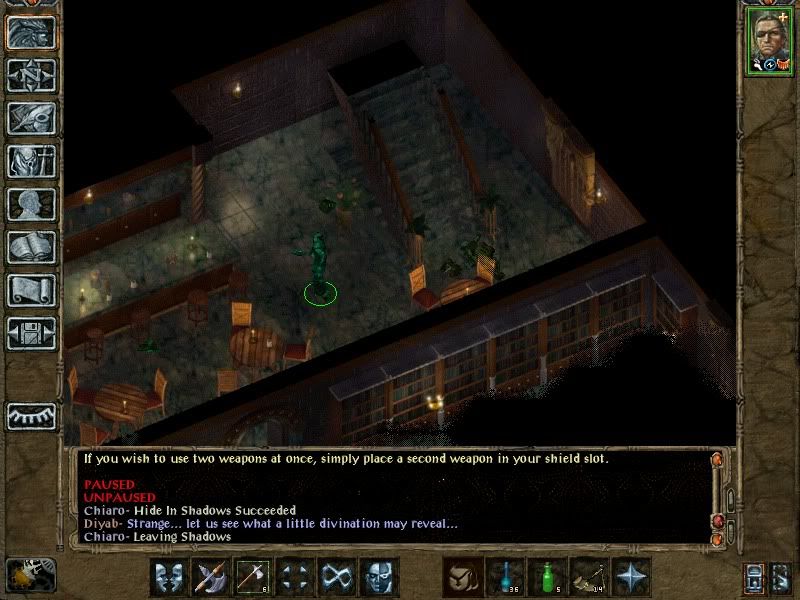Use the blue potion in the quick slot
Screen dimensions: 800x600
[x=506, y=577]
